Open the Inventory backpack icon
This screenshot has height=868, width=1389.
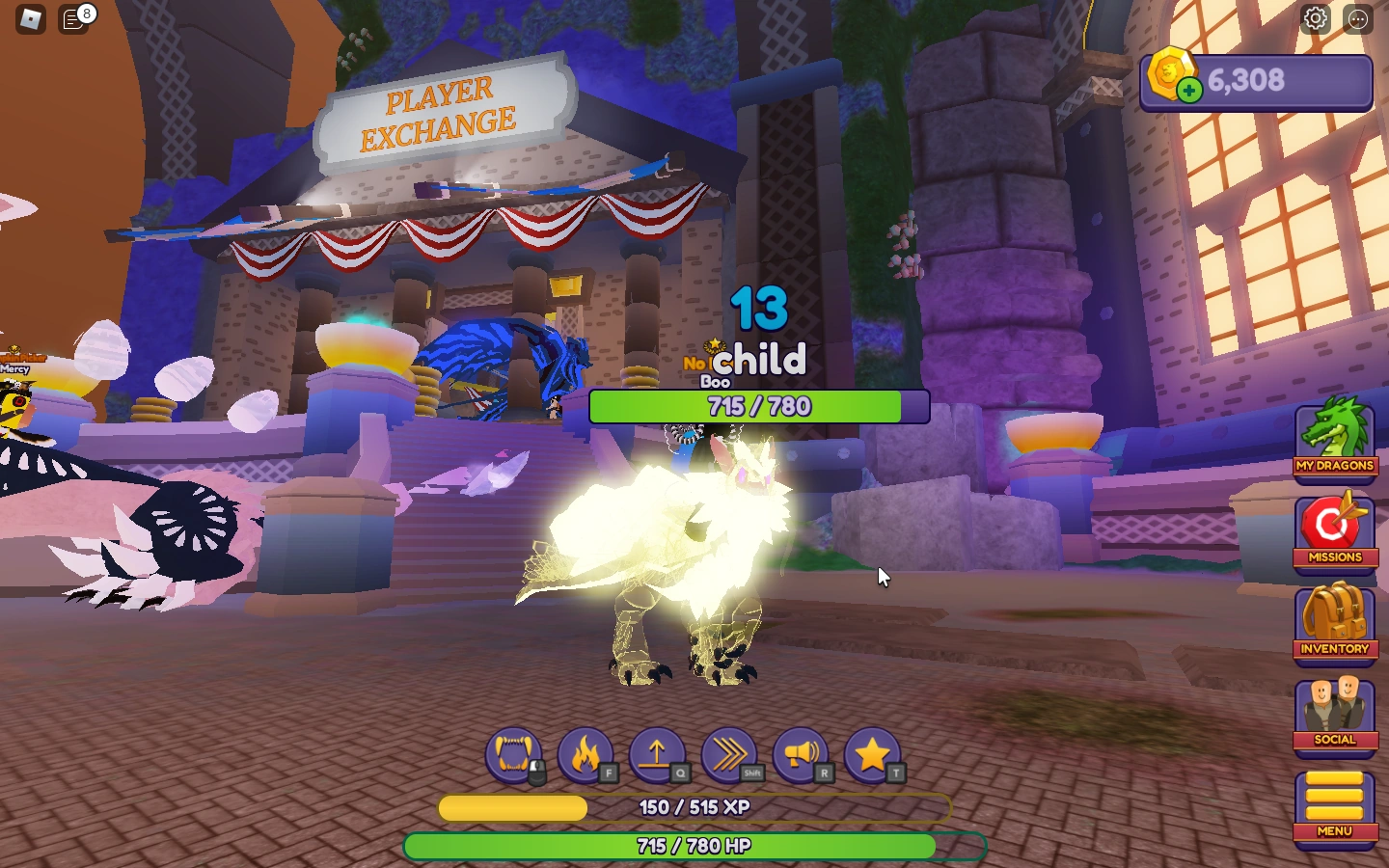(x=1335, y=622)
